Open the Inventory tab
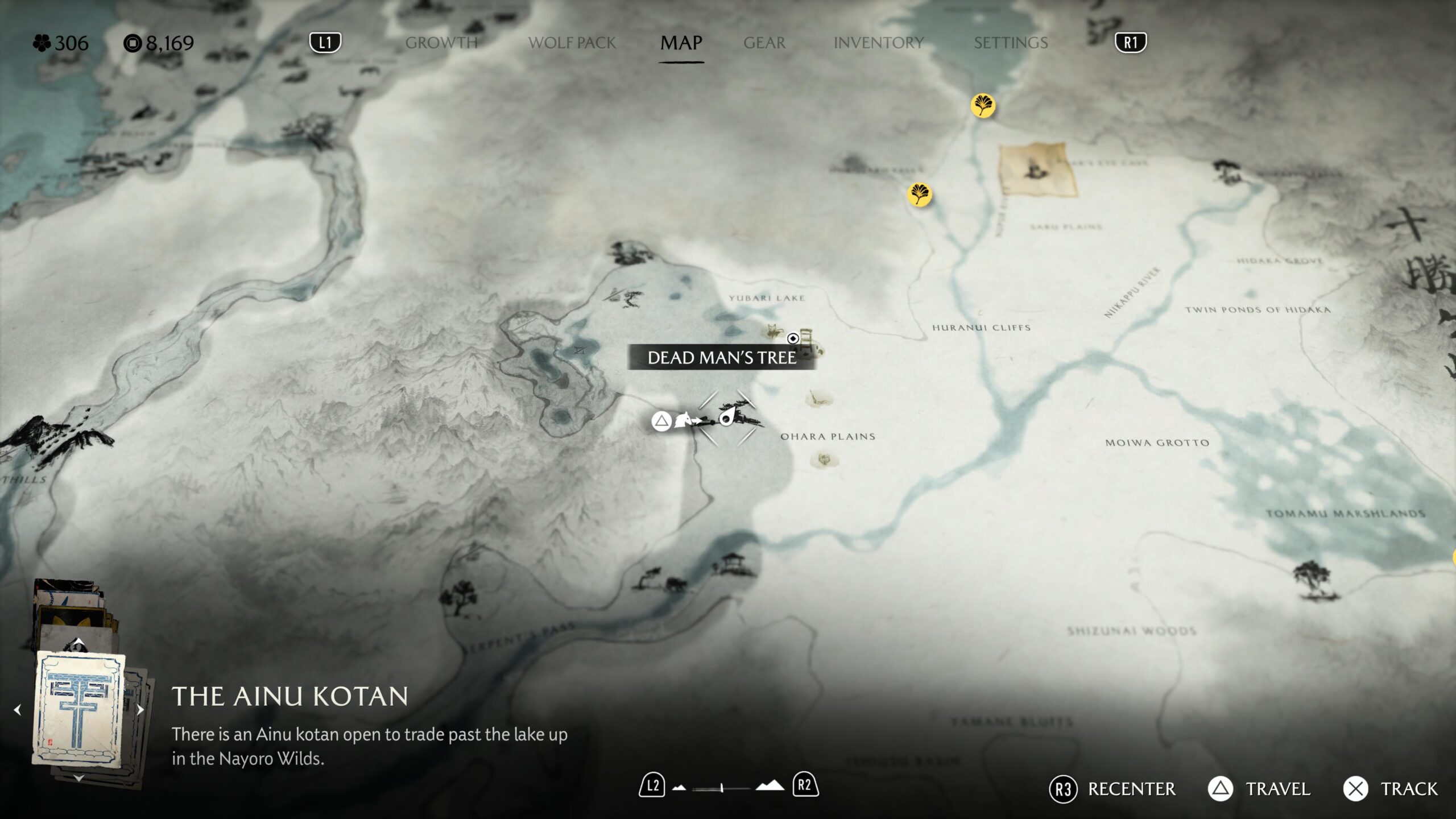This screenshot has height=819, width=1456. (879, 43)
